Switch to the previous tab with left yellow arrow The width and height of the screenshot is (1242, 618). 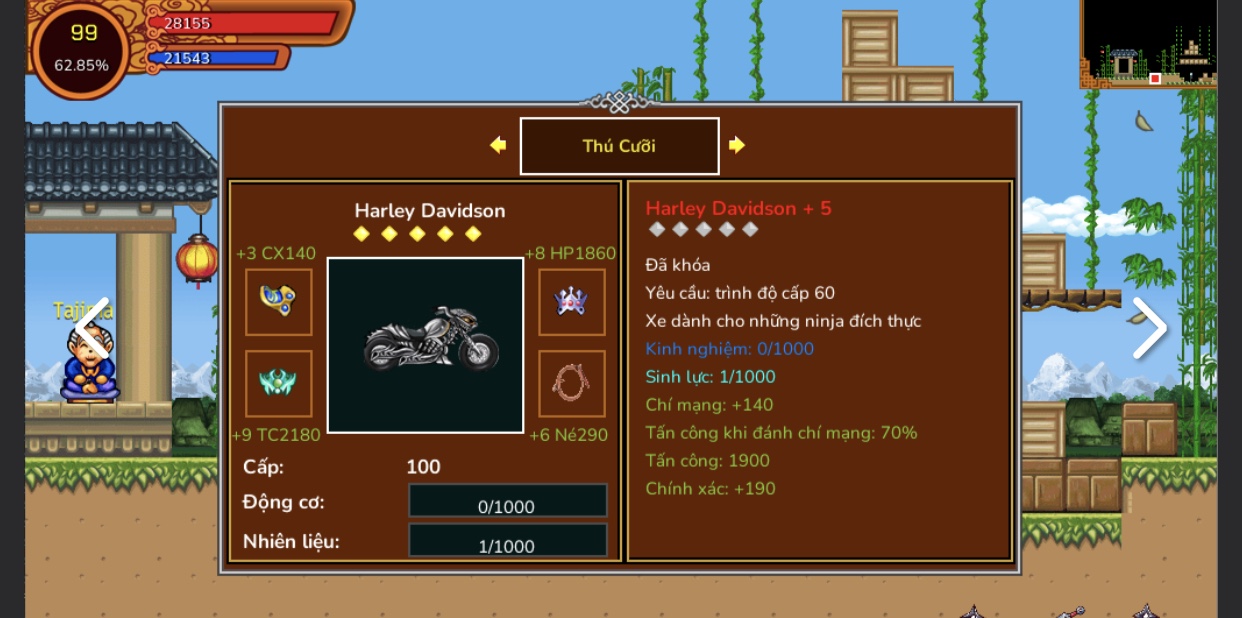498,145
